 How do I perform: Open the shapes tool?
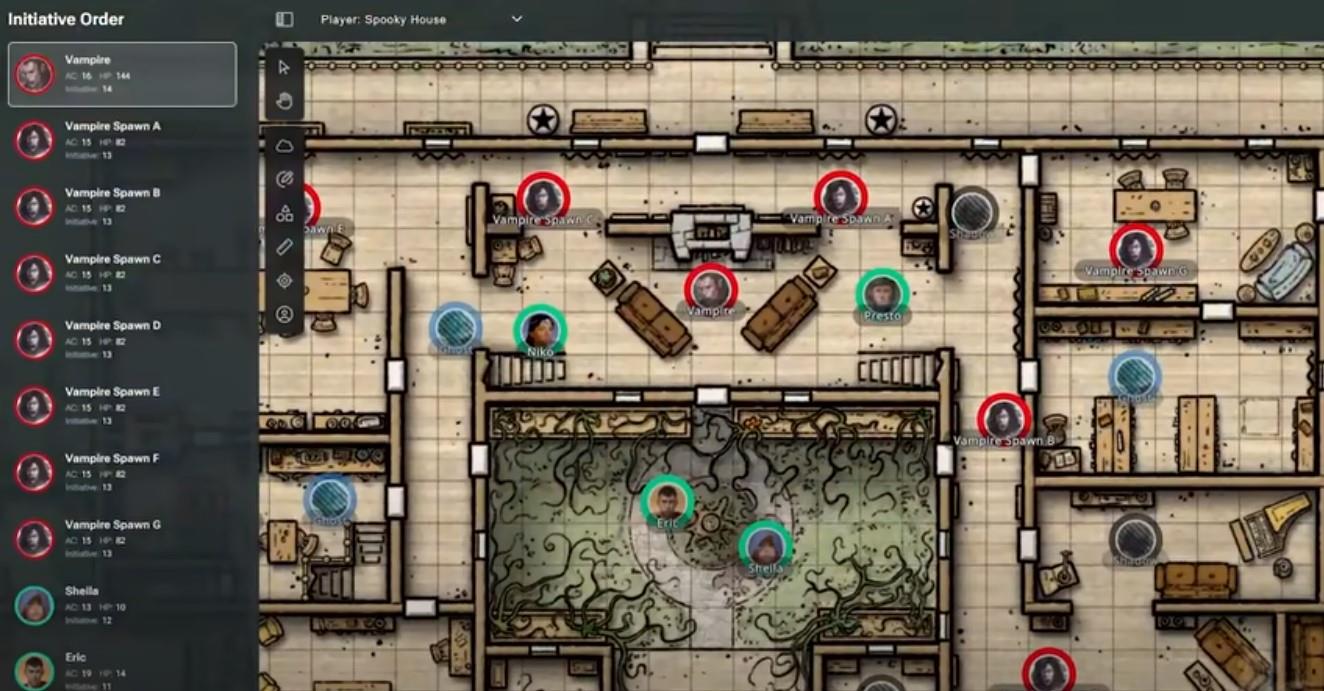tap(284, 213)
